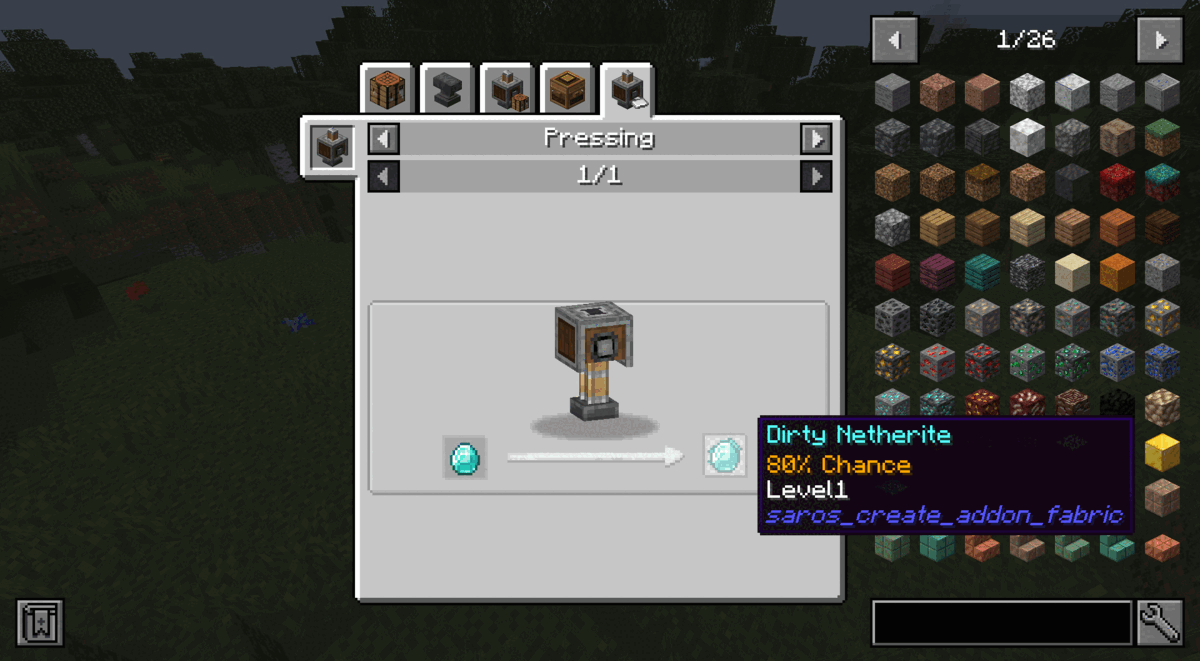Select the Dirty Netherite output slot
This screenshot has width=1200, height=661.
point(724,456)
